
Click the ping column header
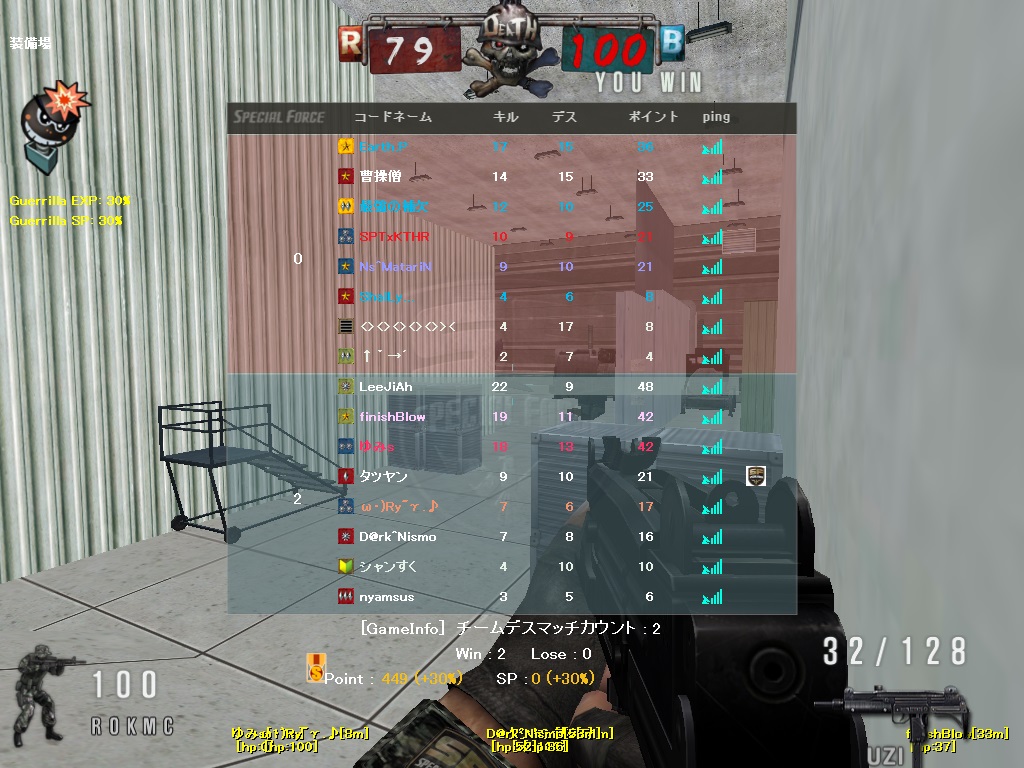[x=716, y=117]
